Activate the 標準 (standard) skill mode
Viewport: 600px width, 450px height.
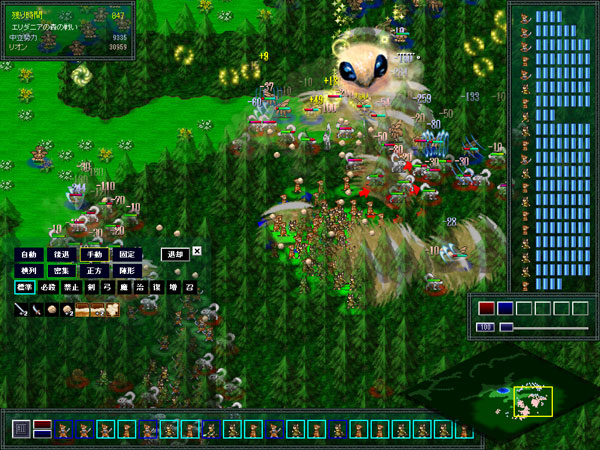pos(26,288)
